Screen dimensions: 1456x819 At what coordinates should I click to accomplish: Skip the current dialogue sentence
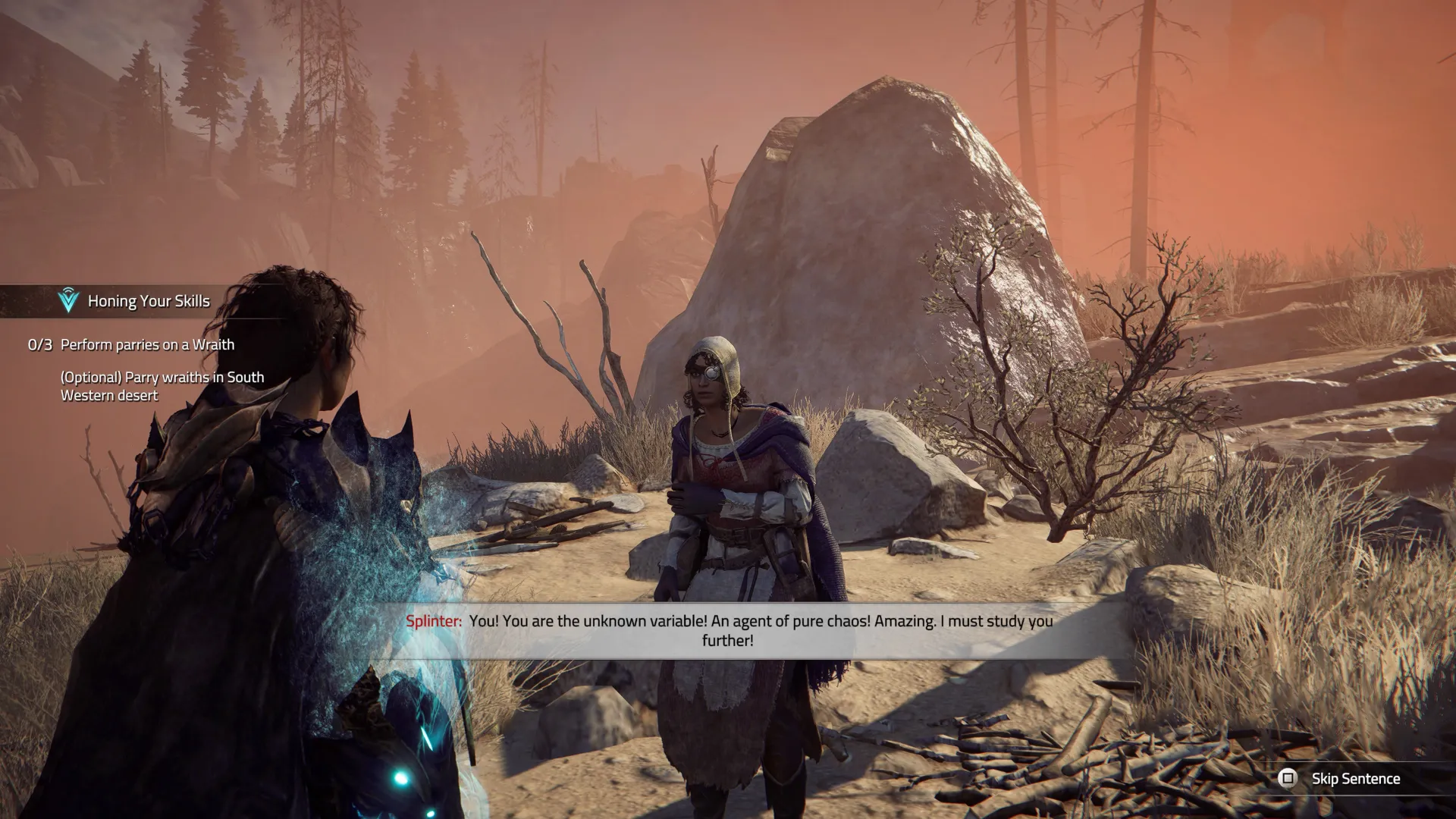click(x=1341, y=779)
